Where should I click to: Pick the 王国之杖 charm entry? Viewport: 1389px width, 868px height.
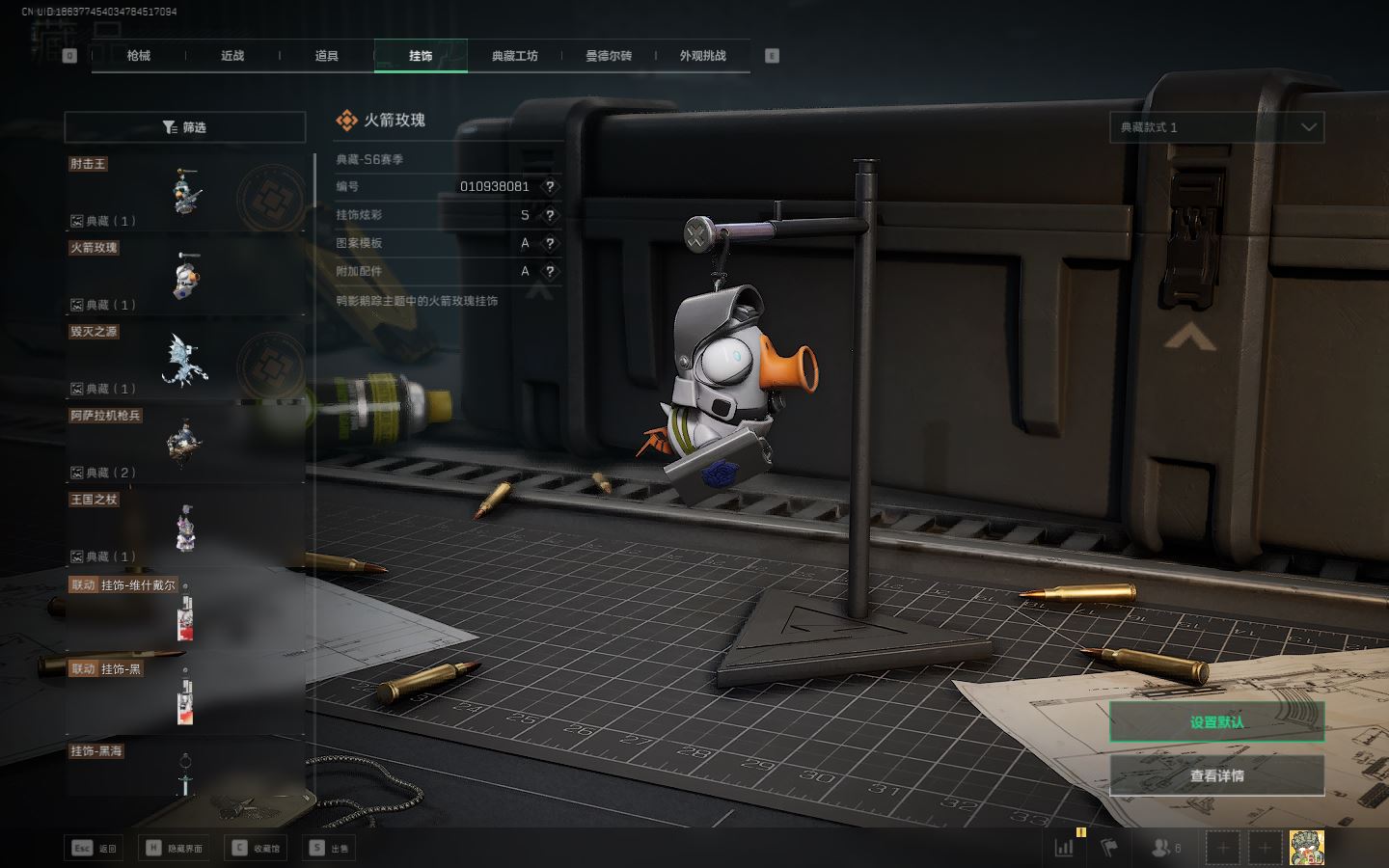[185, 528]
